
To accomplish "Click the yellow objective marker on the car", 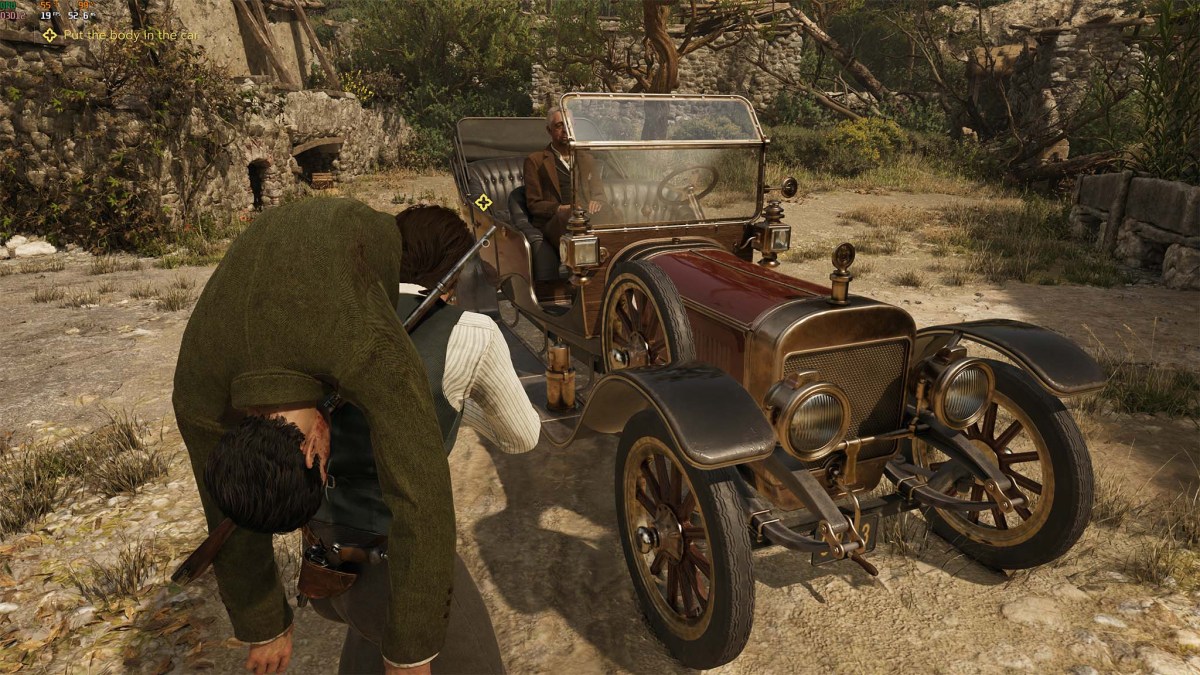I will click(x=483, y=202).
